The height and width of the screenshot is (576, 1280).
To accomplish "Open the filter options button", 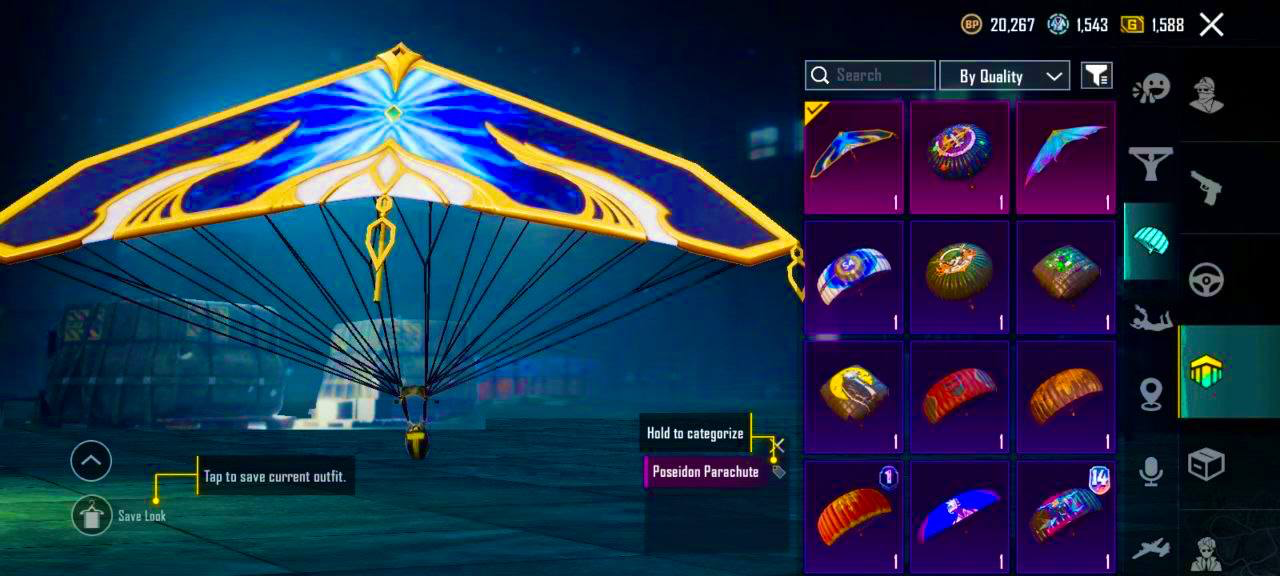I will (x=1096, y=75).
